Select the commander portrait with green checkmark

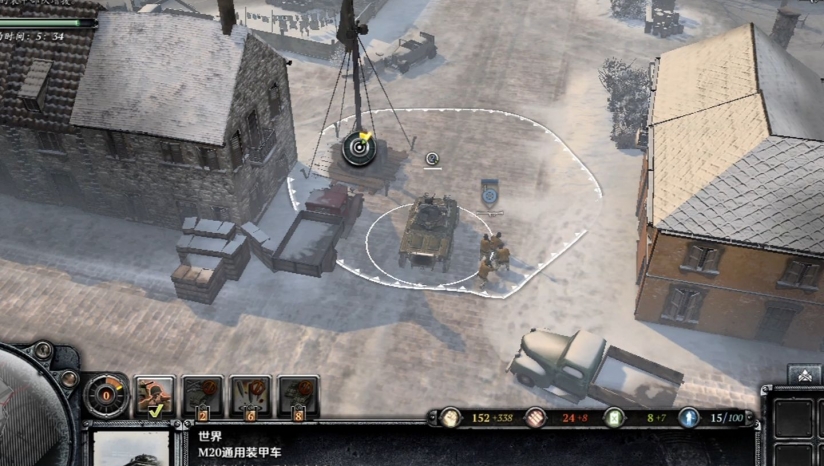click(155, 396)
